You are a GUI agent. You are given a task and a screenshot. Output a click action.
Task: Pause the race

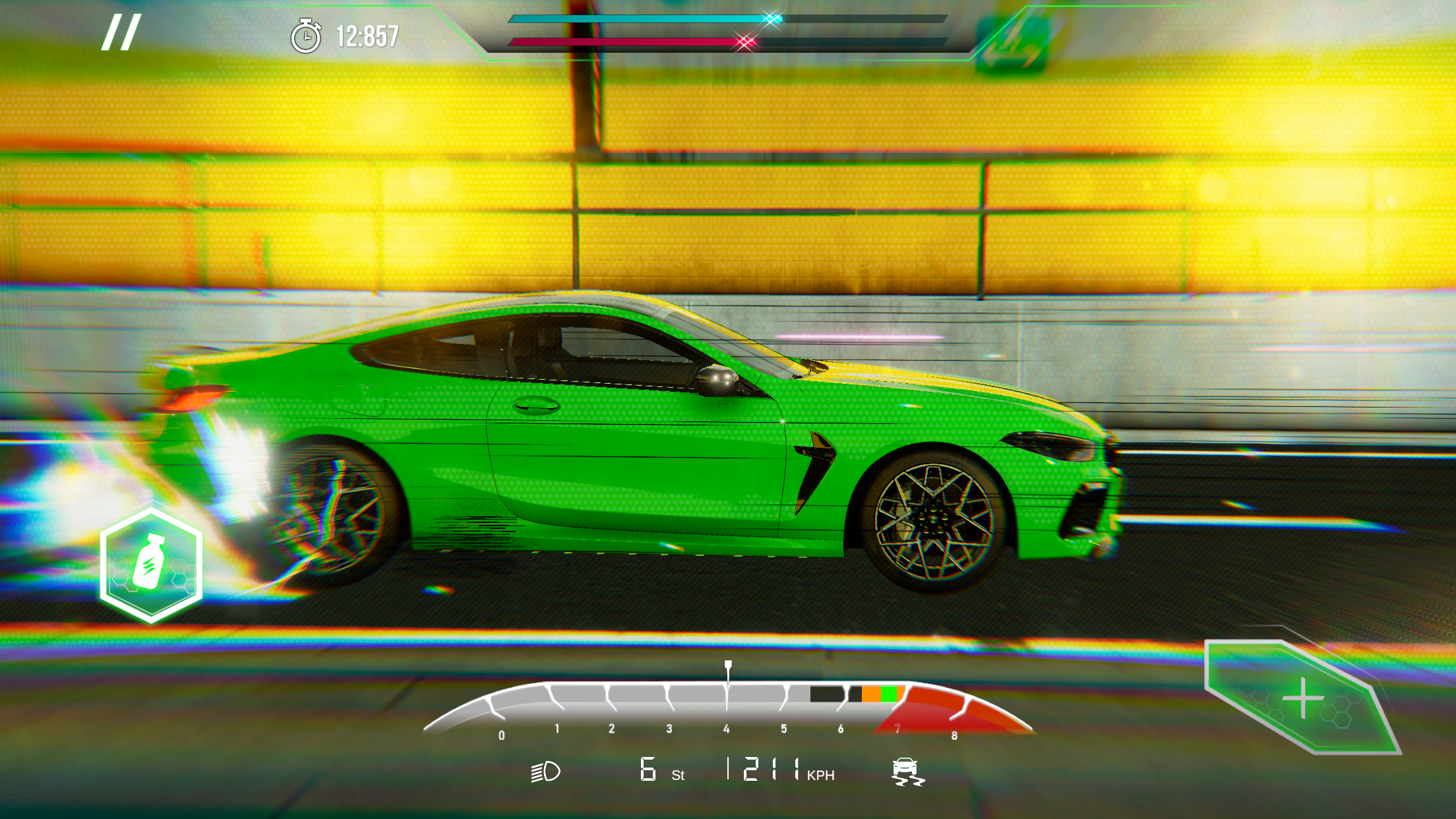tap(121, 32)
